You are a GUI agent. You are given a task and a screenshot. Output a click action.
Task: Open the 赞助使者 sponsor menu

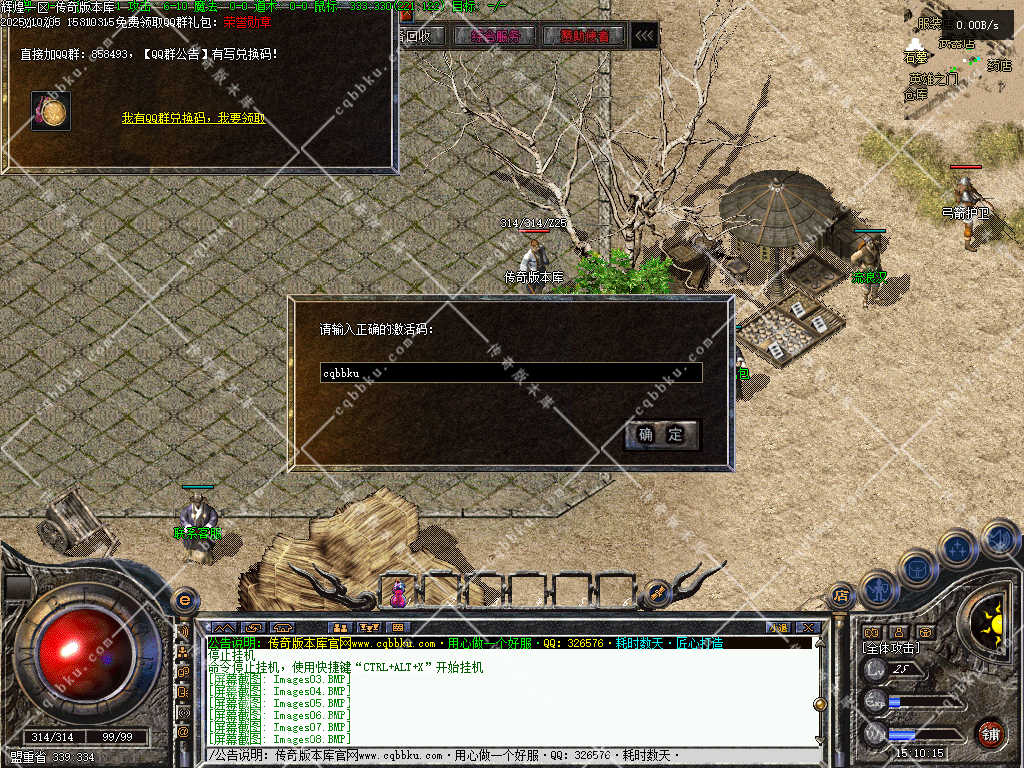pos(584,36)
